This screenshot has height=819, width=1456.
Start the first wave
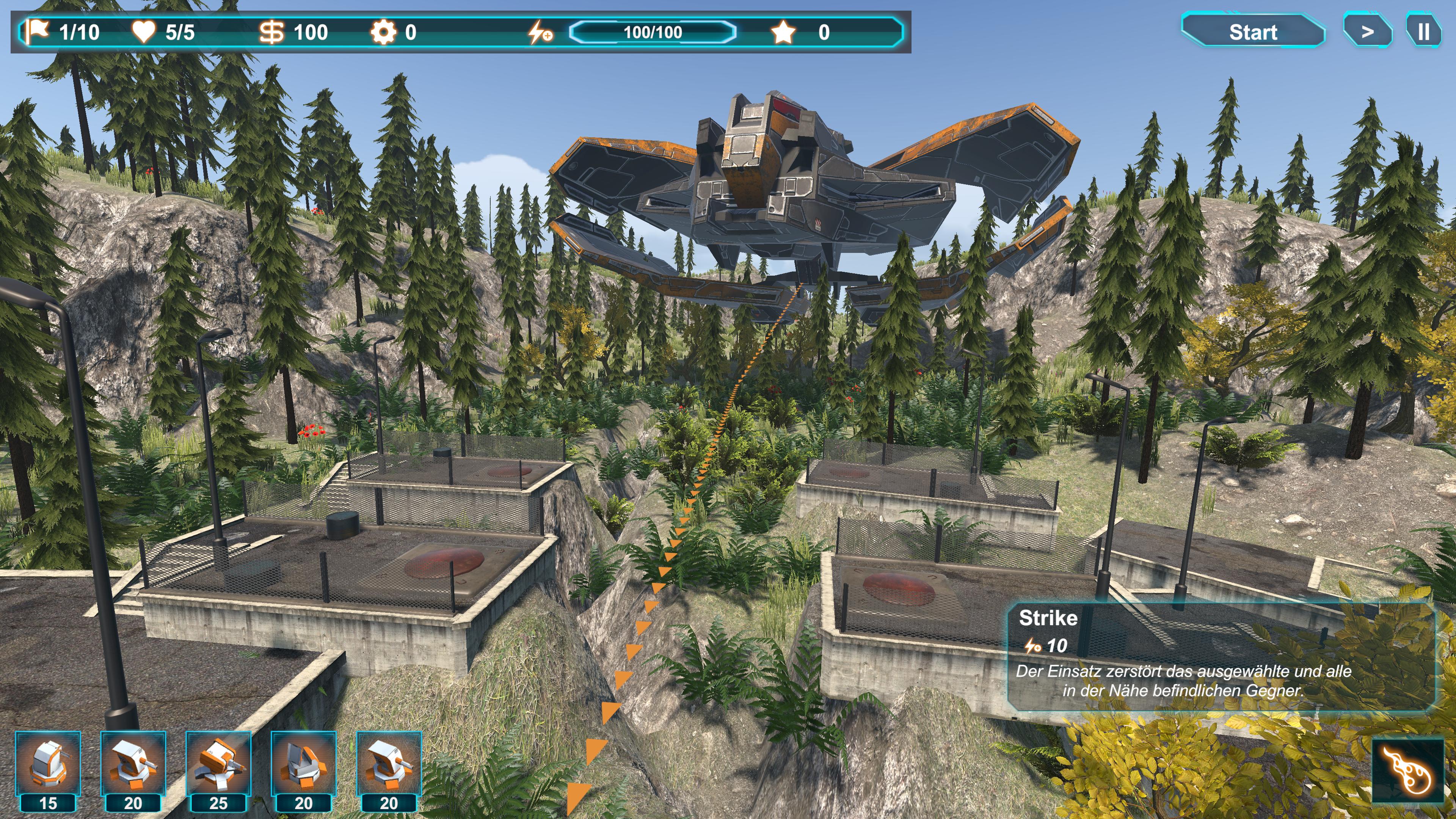click(x=1252, y=31)
